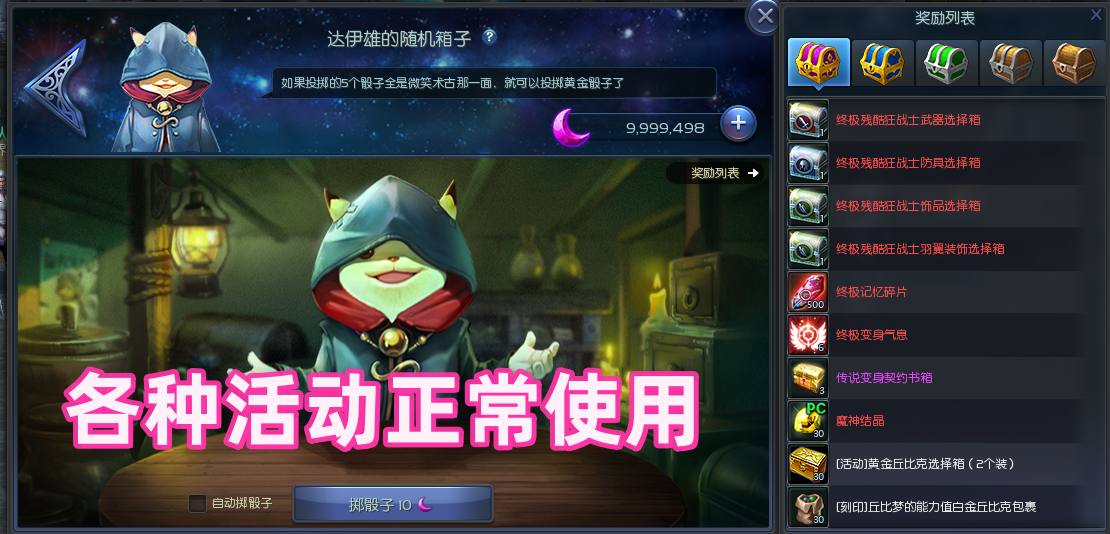
Task: Choose the 黄金丘比克选择箱 reward row
Action: [x=924, y=464]
